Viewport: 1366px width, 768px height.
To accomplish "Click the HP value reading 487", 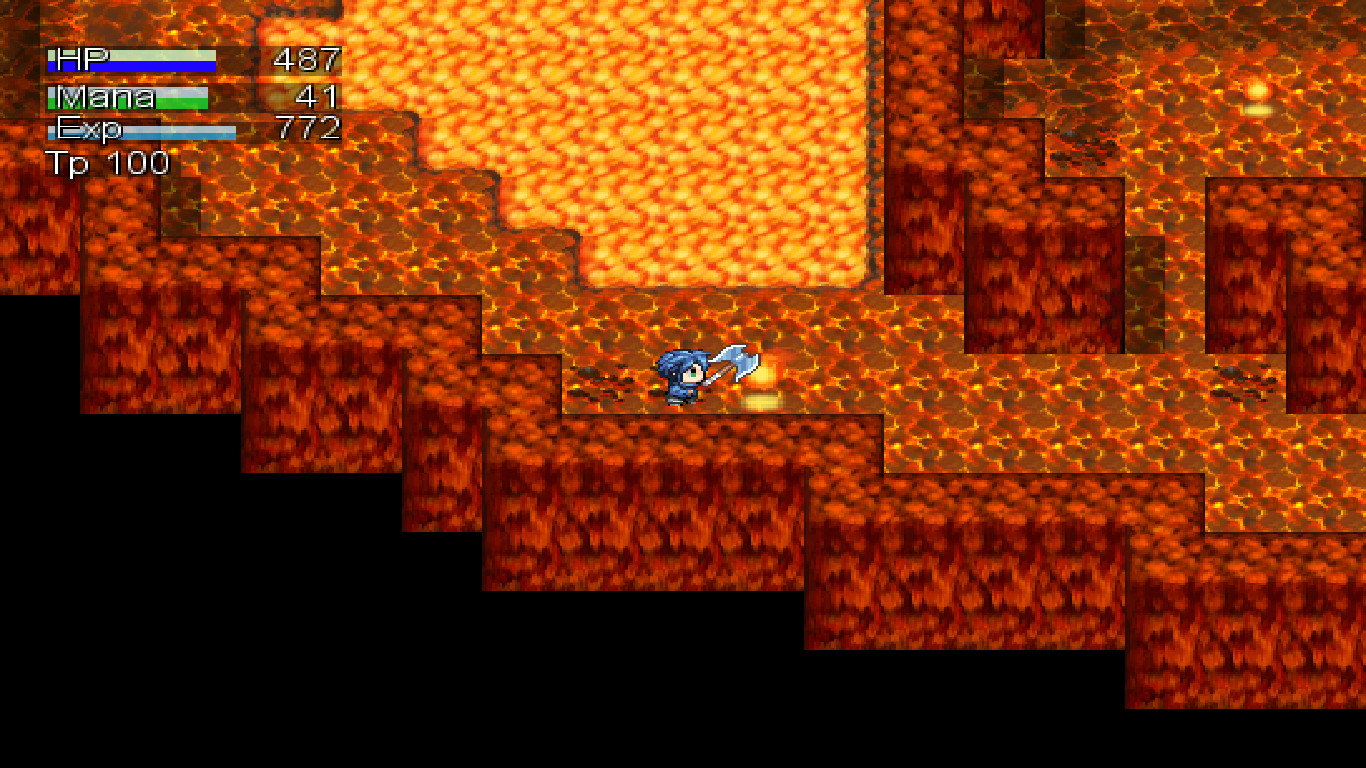I will click(x=305, y=60).
